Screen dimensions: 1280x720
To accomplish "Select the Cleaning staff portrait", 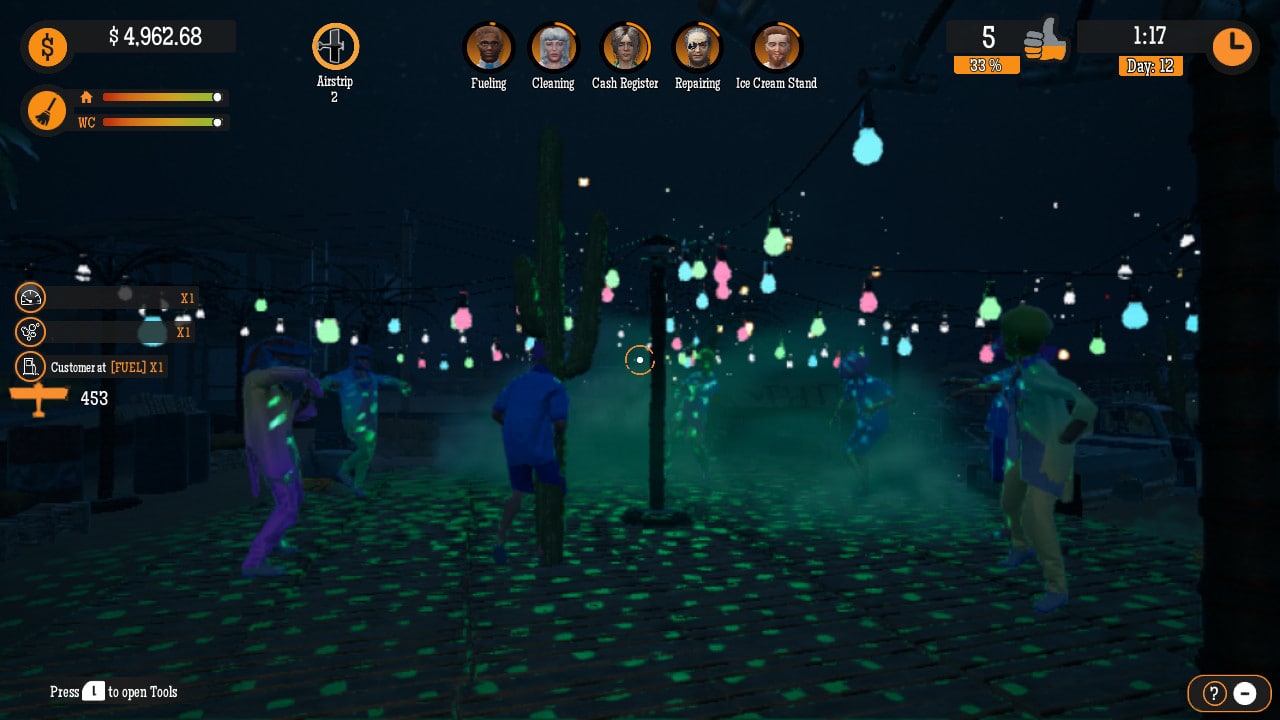I will tap(553, 45).
